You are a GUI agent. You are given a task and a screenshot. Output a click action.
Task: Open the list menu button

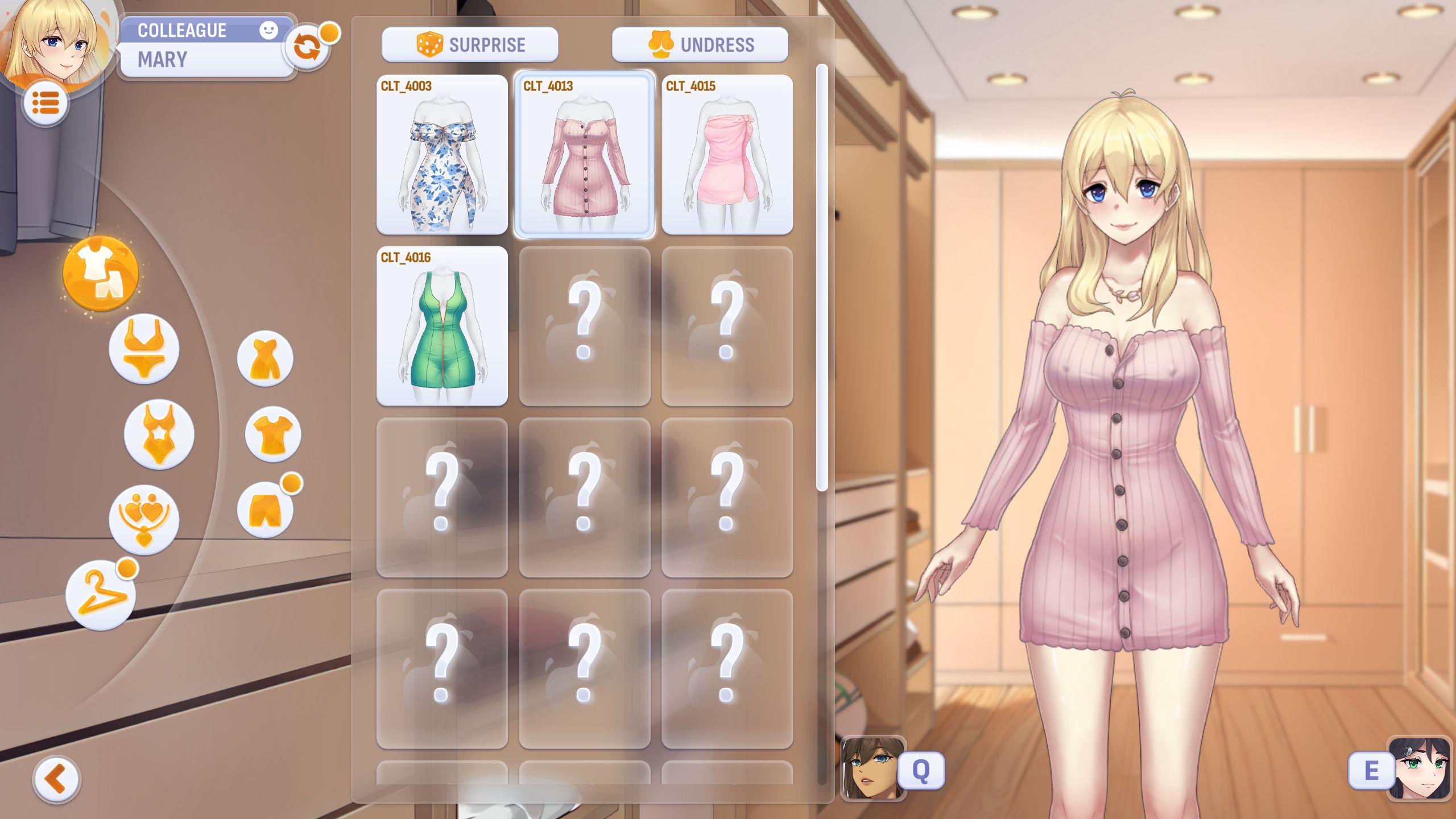point(45,103)
